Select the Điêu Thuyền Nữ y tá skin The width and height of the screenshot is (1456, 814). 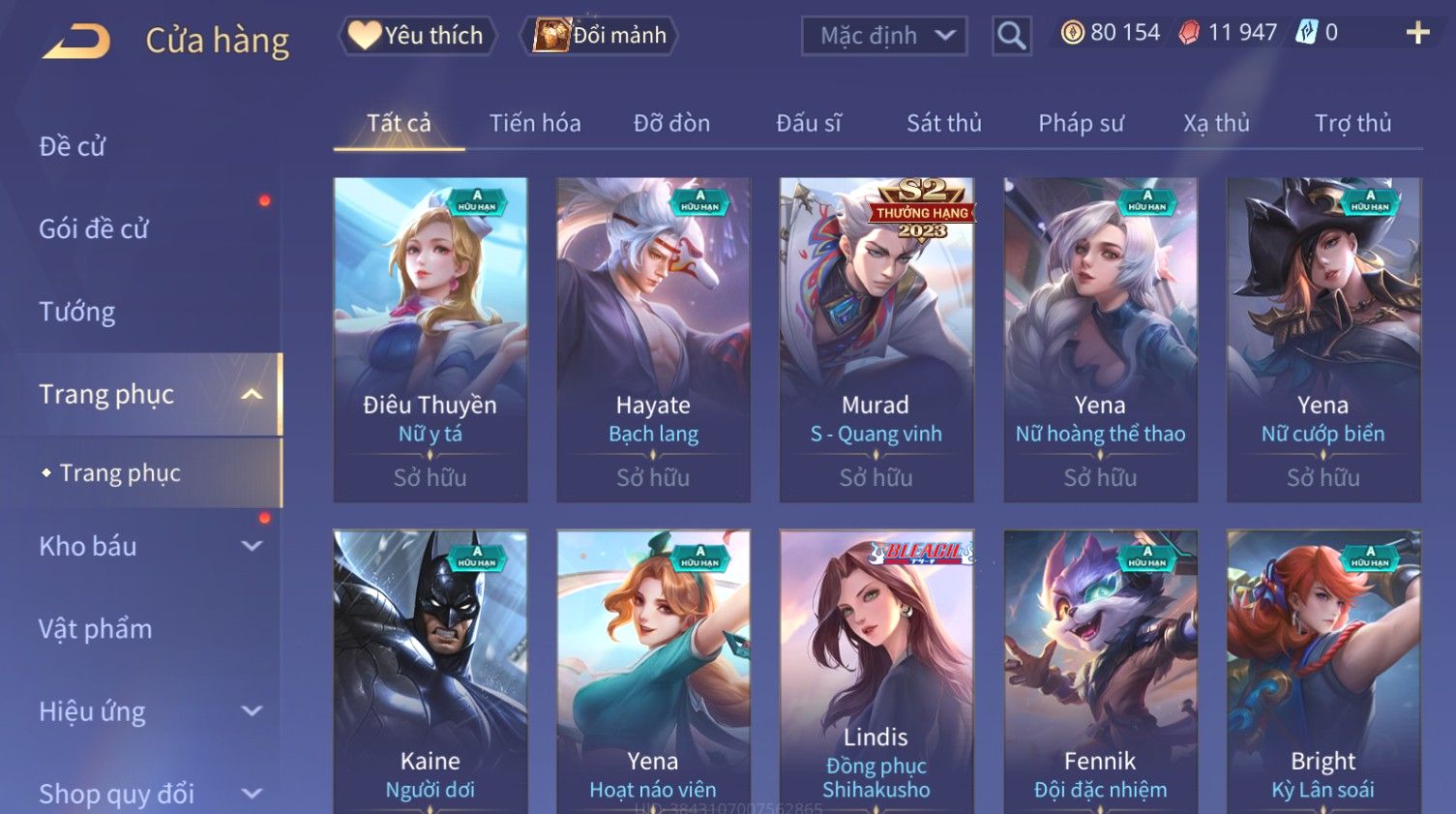pos(431,339)
